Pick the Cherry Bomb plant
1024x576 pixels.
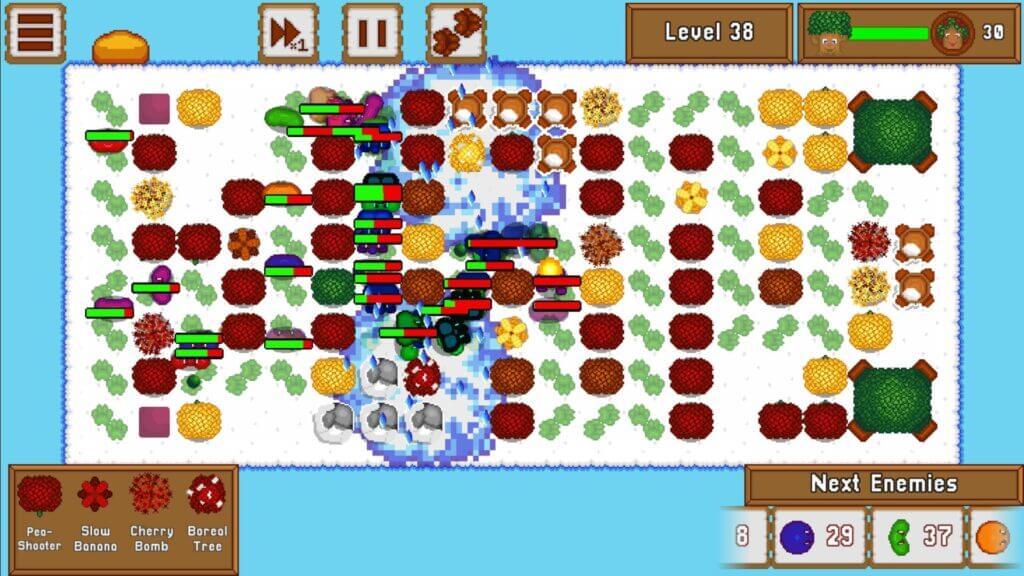pyautogui.click(x=151, y=512)
